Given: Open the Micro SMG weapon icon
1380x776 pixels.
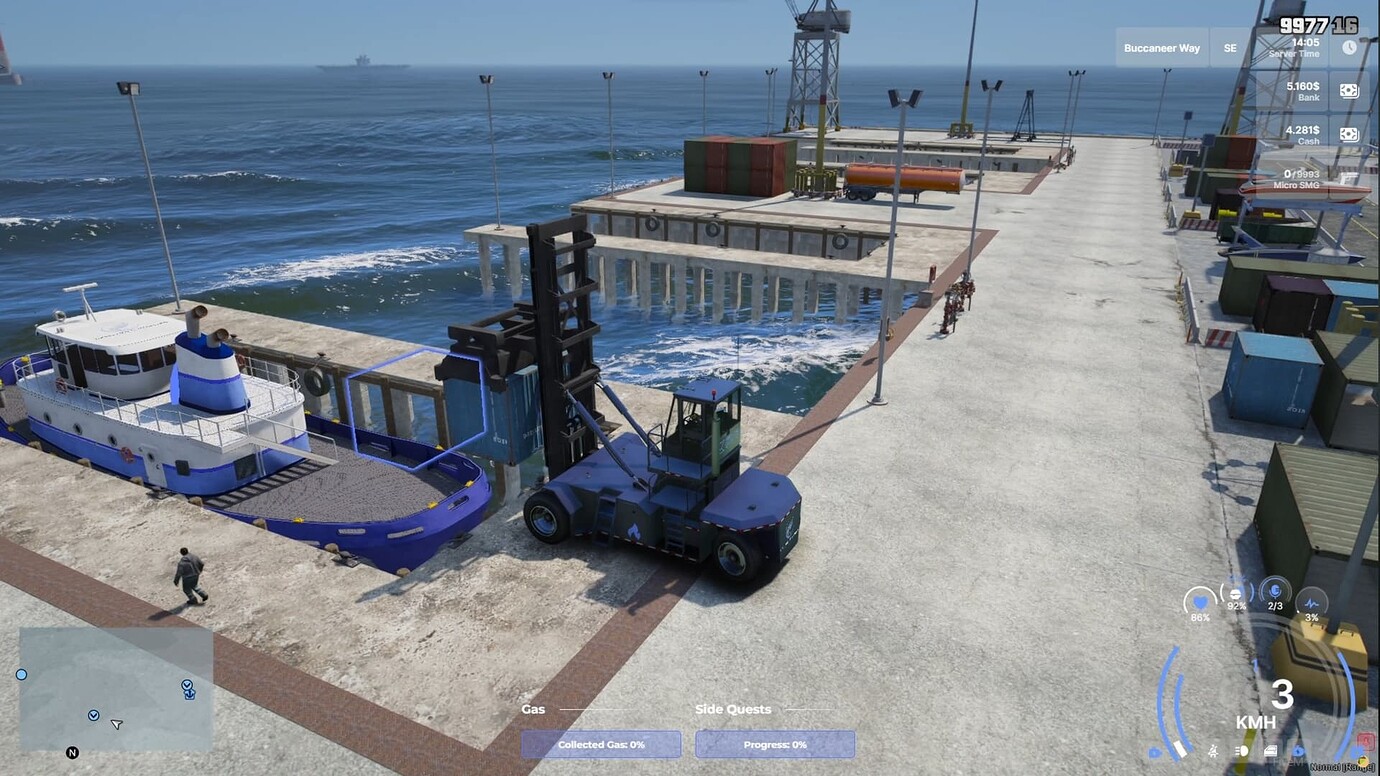Looking at the screenshot, I should (x=1350, y=178).
